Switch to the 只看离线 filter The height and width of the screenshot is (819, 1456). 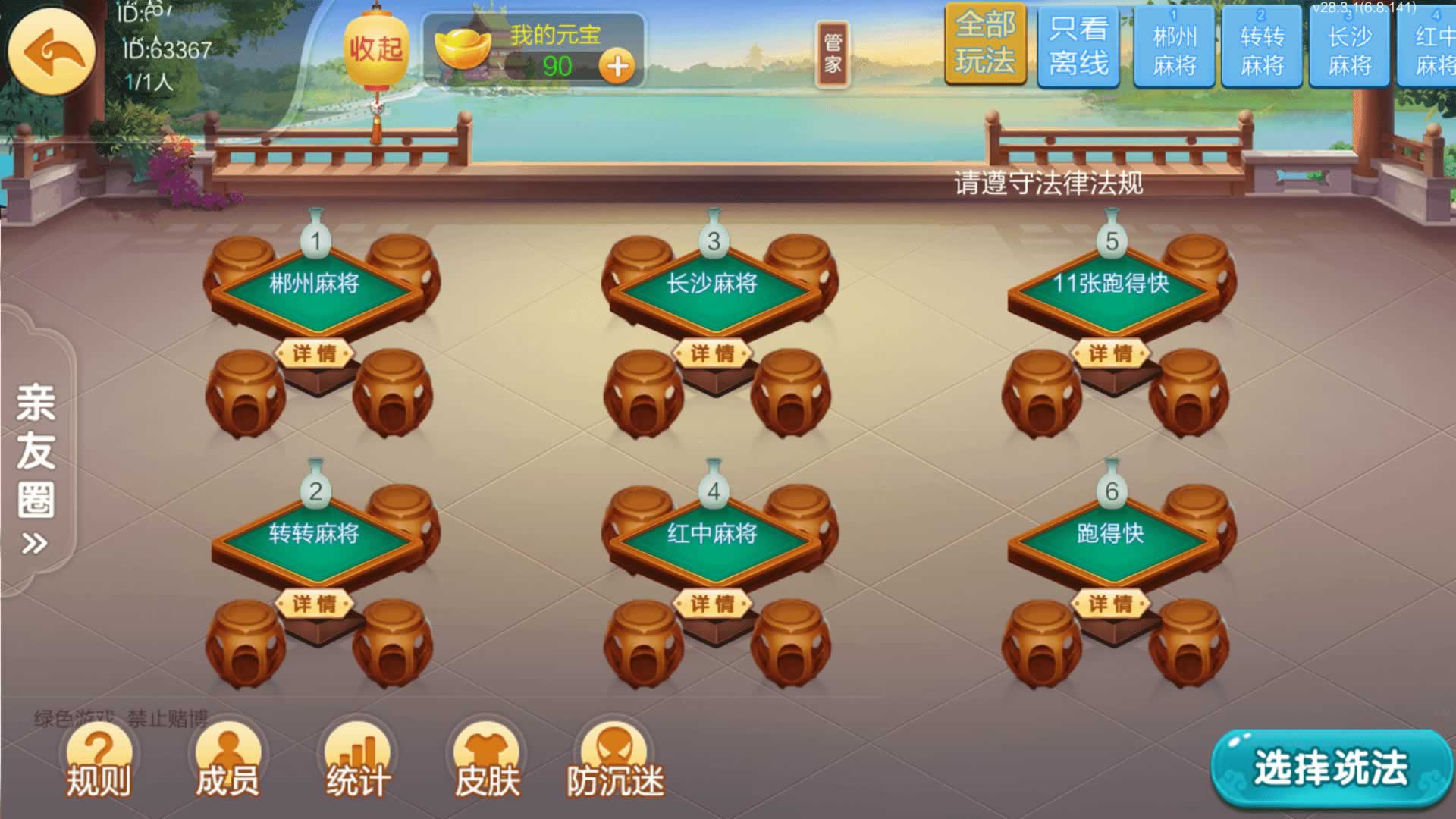point(1078,47)
